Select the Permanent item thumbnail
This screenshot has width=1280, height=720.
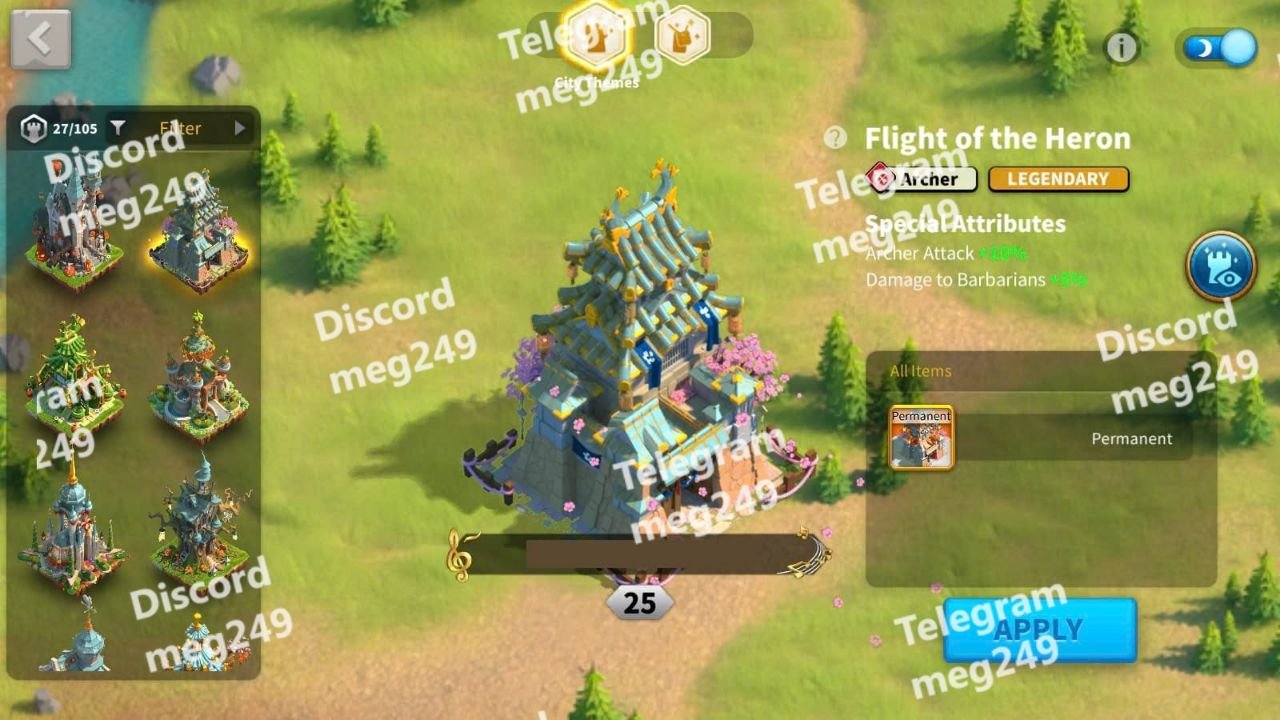(921, 437)
